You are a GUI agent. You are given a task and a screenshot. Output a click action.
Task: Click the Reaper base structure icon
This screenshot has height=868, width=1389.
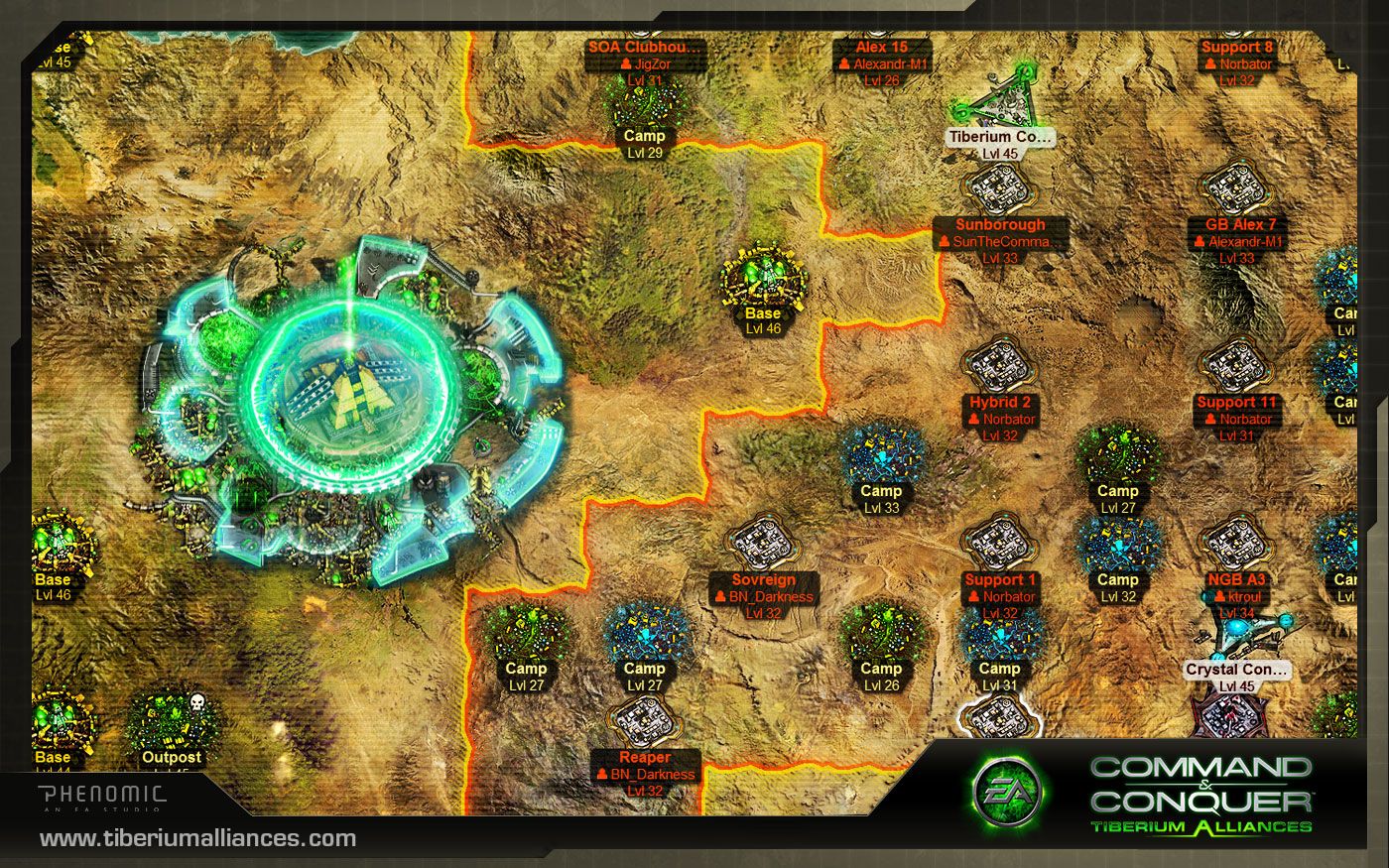[645, 719]
